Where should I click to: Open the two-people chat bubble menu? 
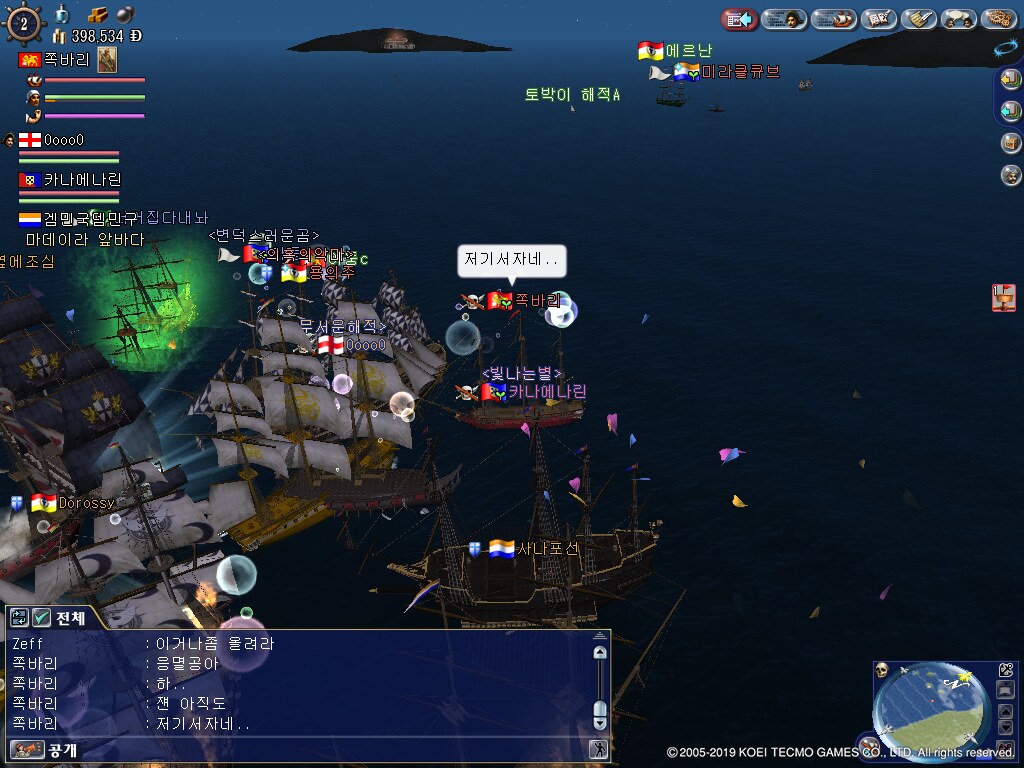[959, 19]
